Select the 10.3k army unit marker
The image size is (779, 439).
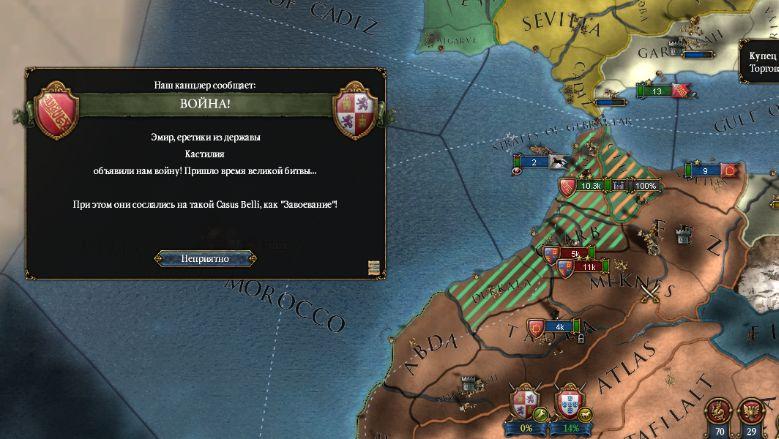click(x=589, y=186)
